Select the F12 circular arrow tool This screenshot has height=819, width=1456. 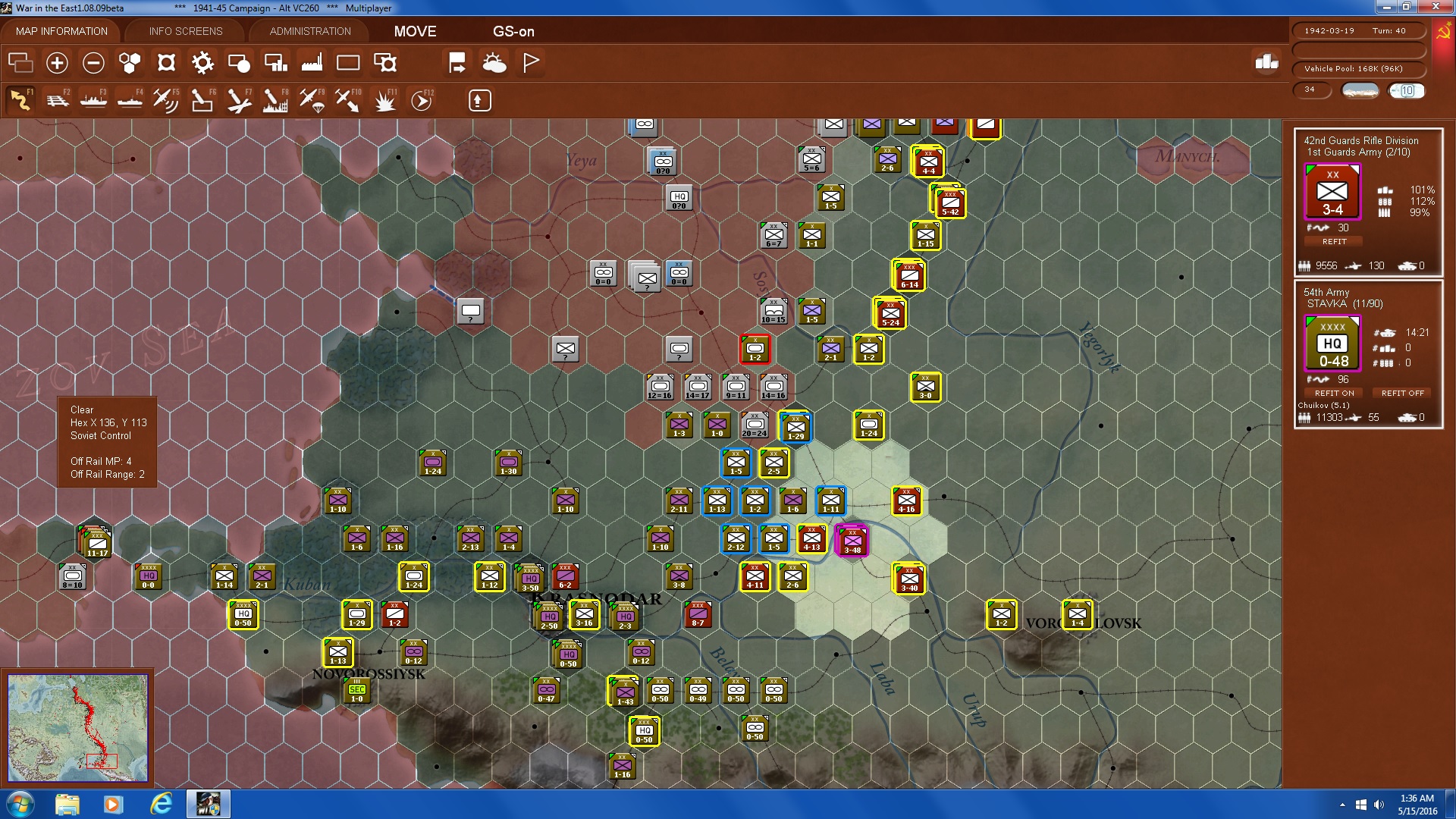[x=422, y=99]
